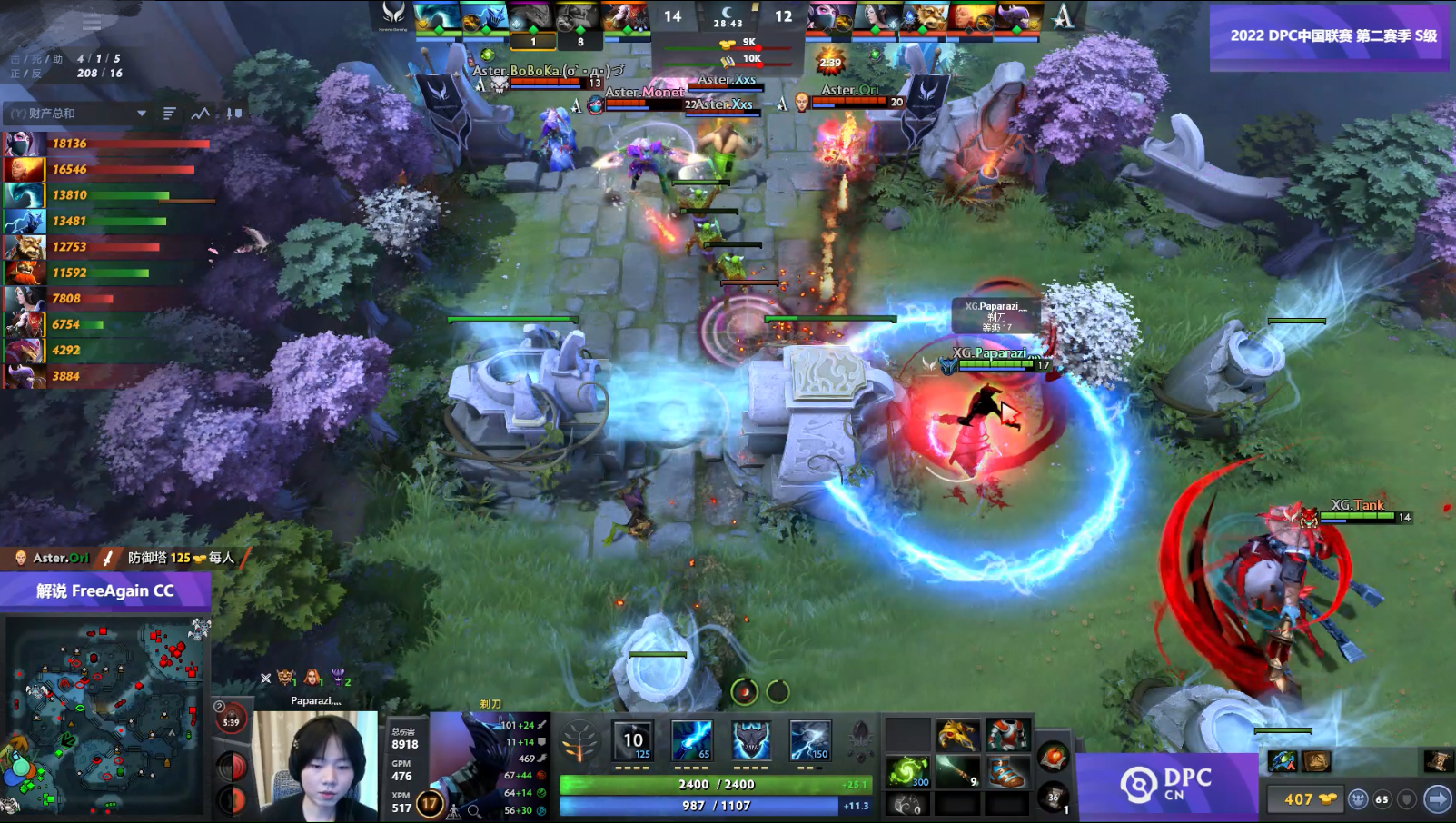
Task: Cast the Static Link ability icon
Action: pos(690,742)
